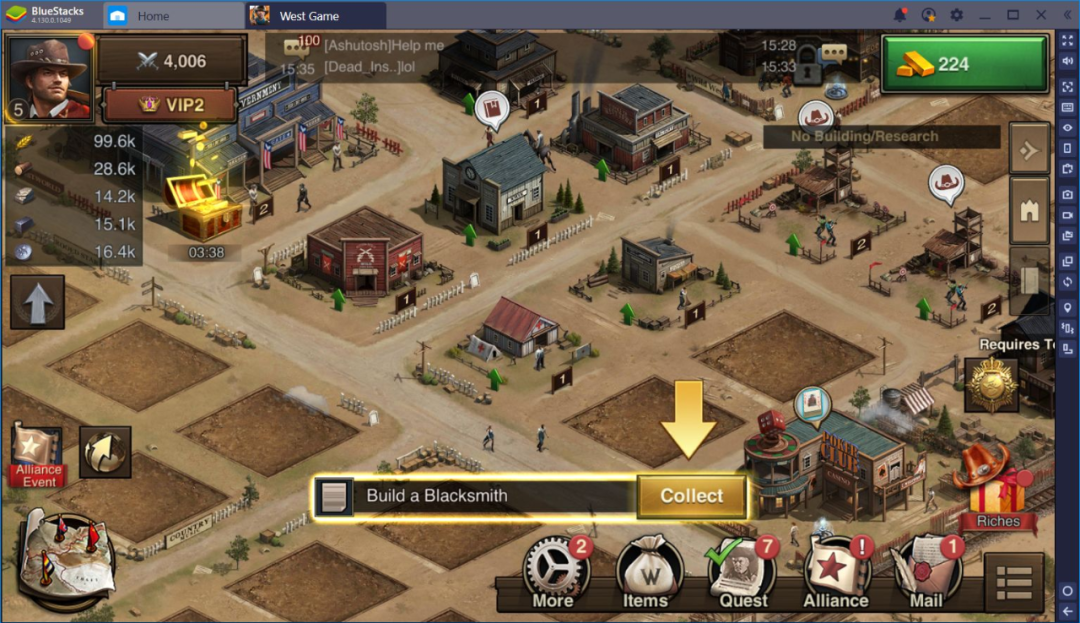Open the Quest log
Viewport: 1080px width, 623px height.
(x=742, y=573)
